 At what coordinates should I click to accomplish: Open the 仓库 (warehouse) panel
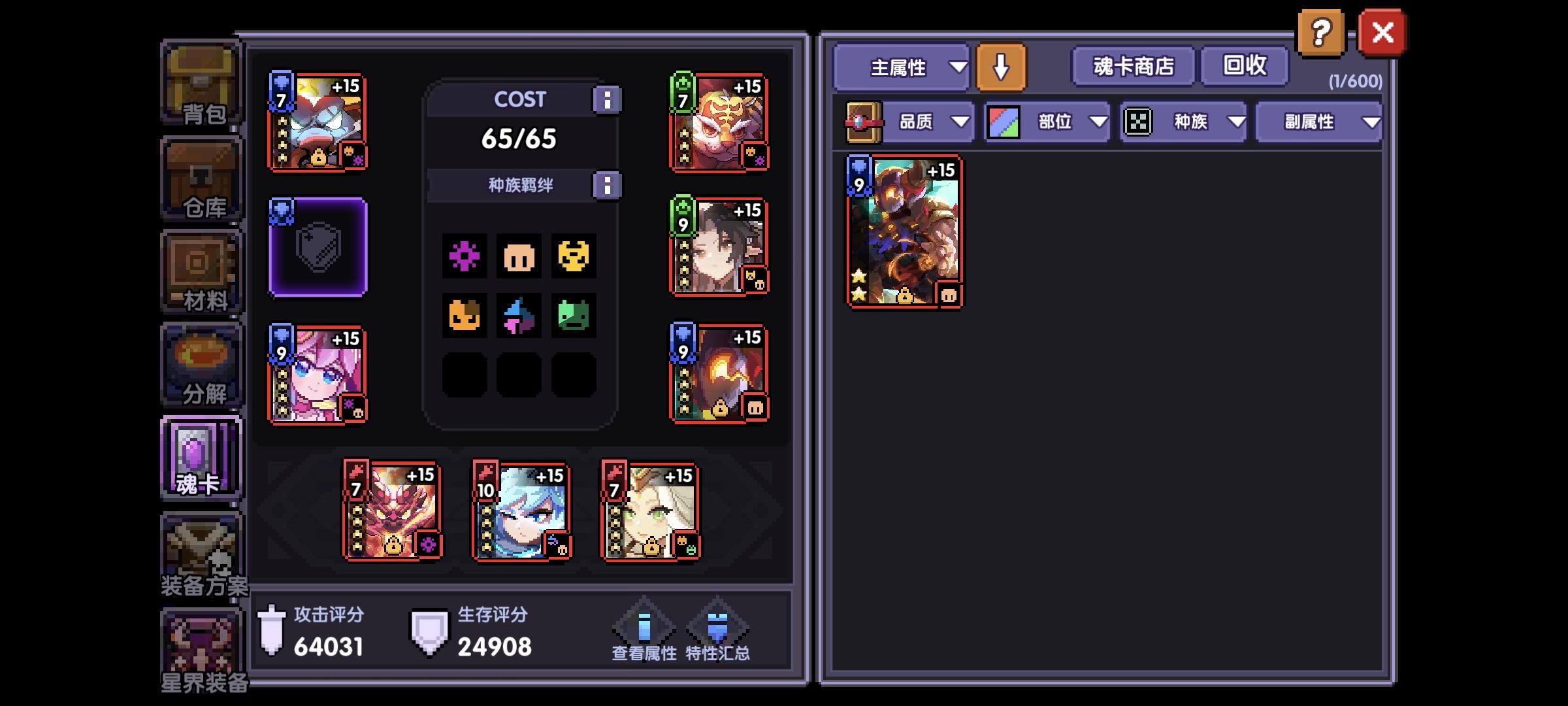[201, 176]
